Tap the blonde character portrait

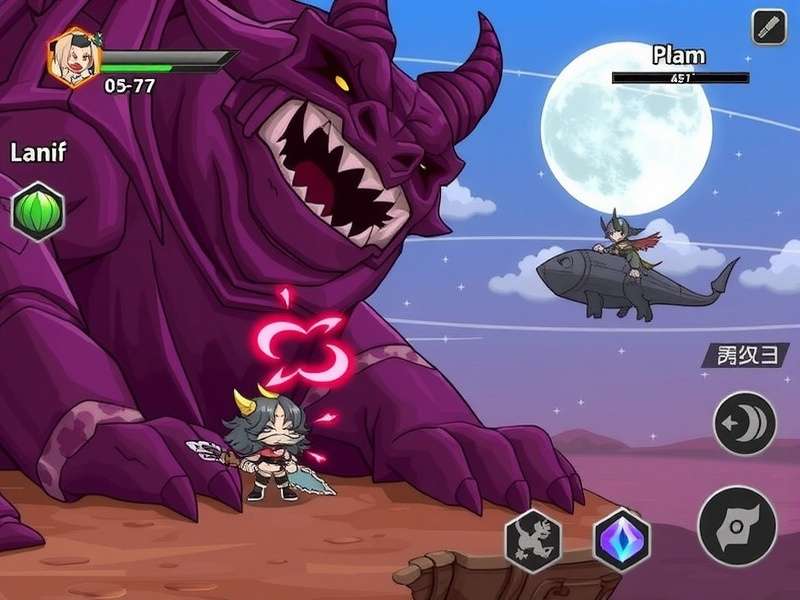[x=74, y=58]
